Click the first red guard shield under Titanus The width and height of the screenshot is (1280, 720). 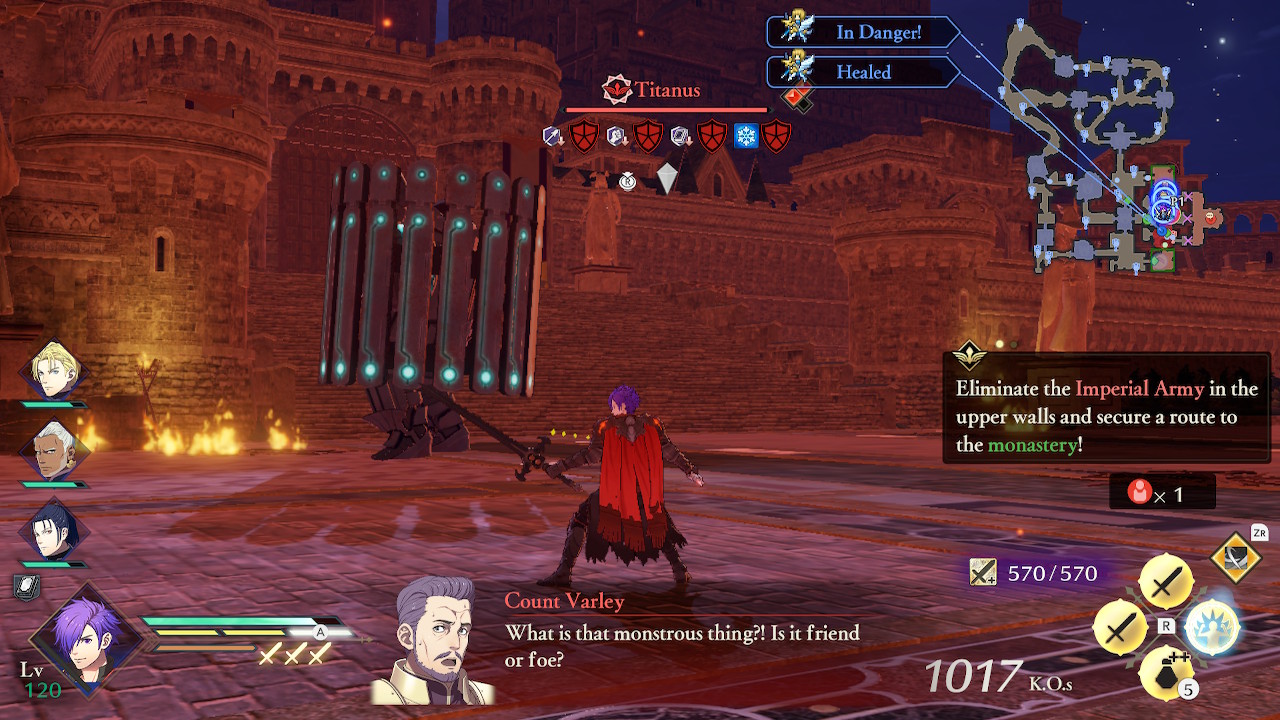tap(582, 134)
